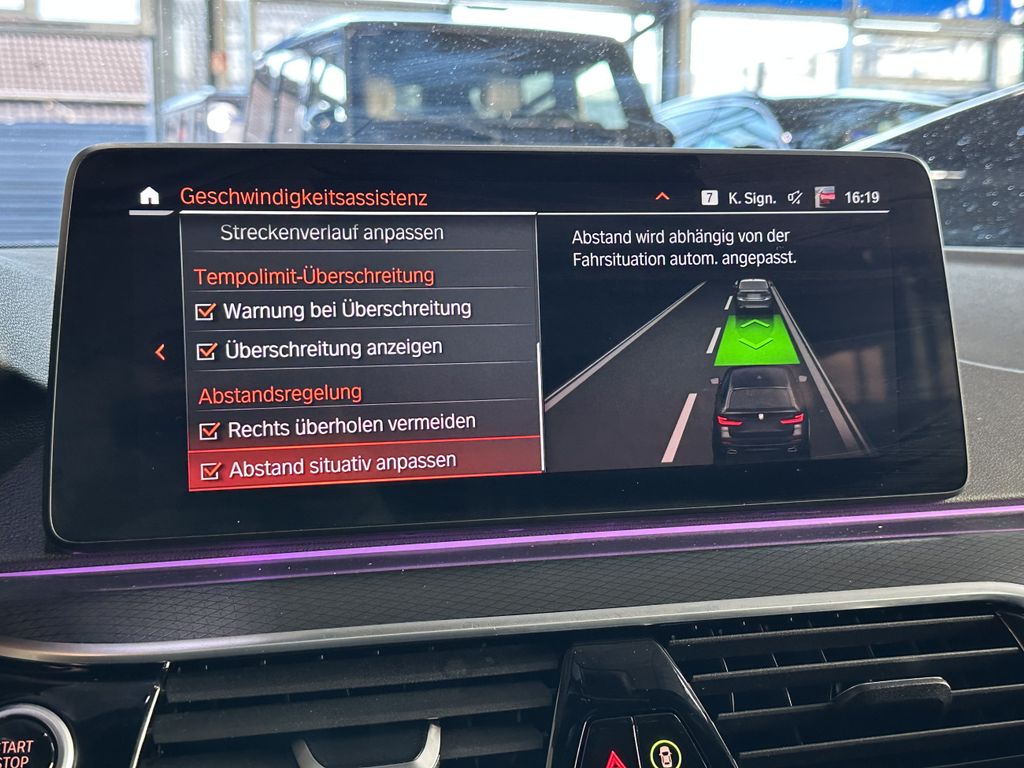Open the number 7 notification icon
The width and height of the screenshot is (1024, 768).
pos(709,197)
